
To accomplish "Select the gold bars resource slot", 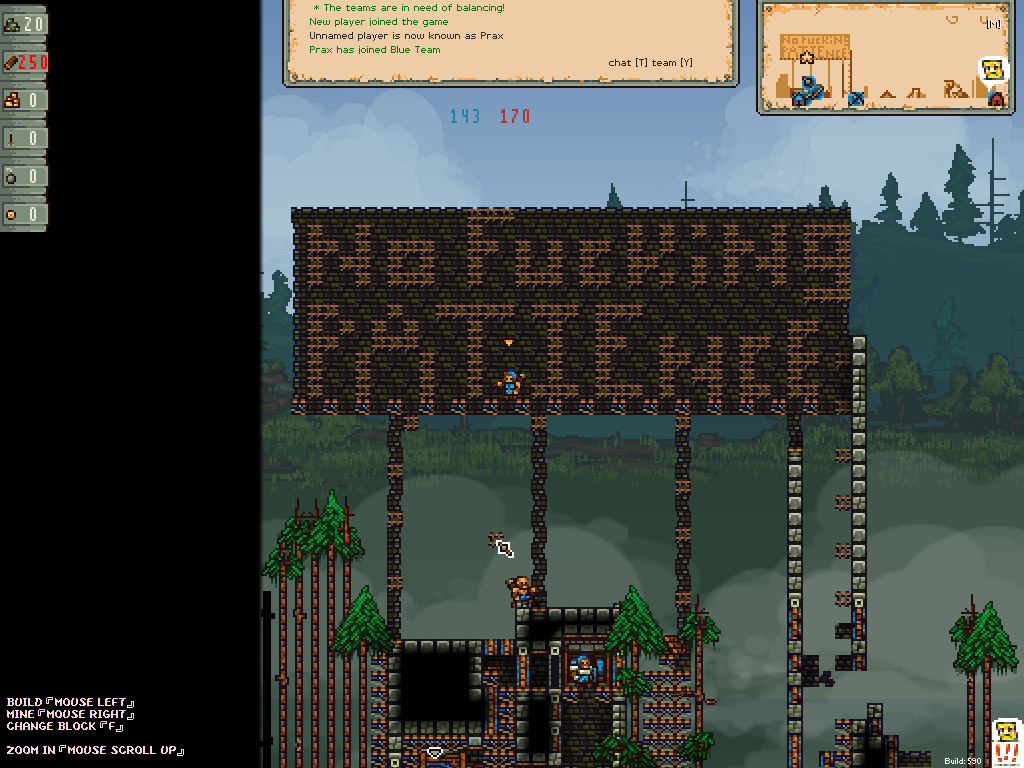I will [x=24, y=100].
